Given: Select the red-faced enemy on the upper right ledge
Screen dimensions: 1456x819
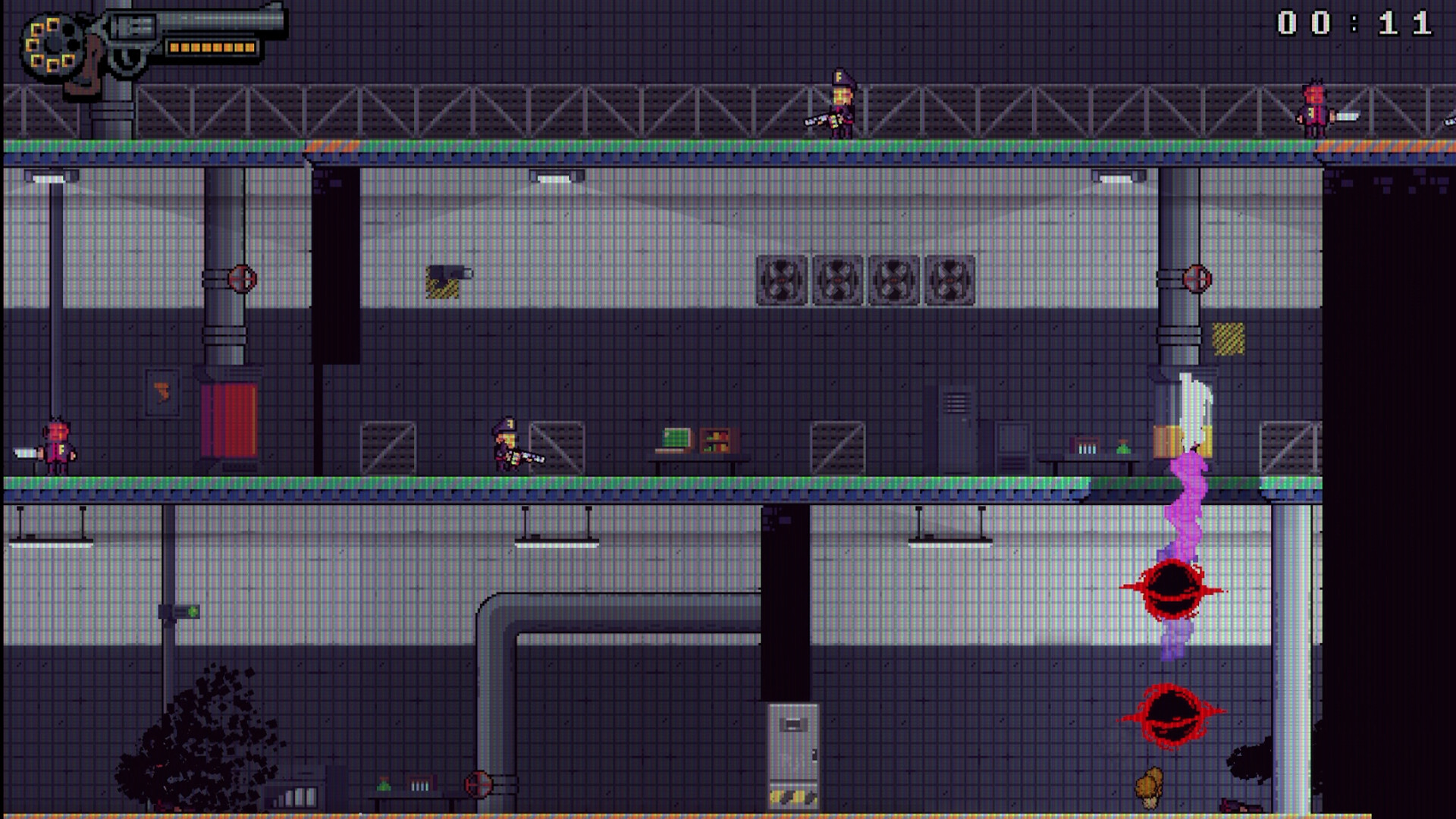Looking at the screenshot, I should click(x=1316, y=110).
